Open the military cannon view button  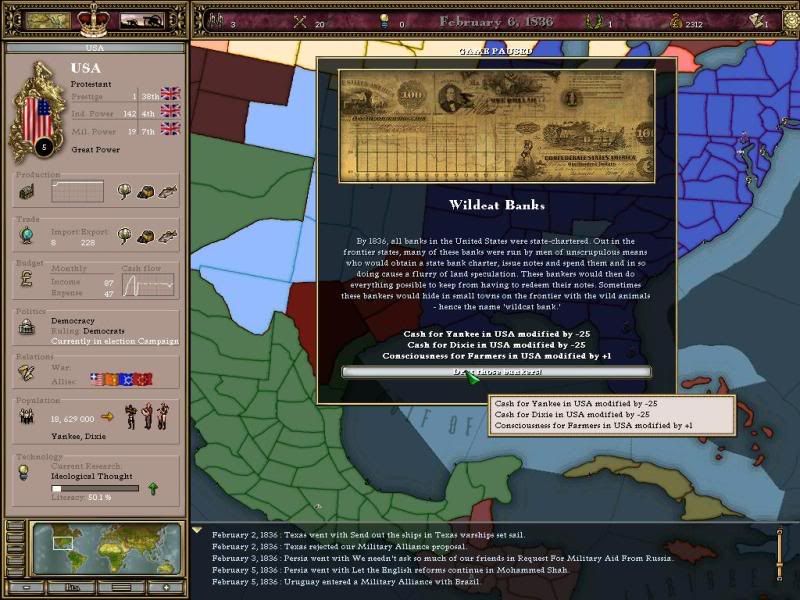142,20
